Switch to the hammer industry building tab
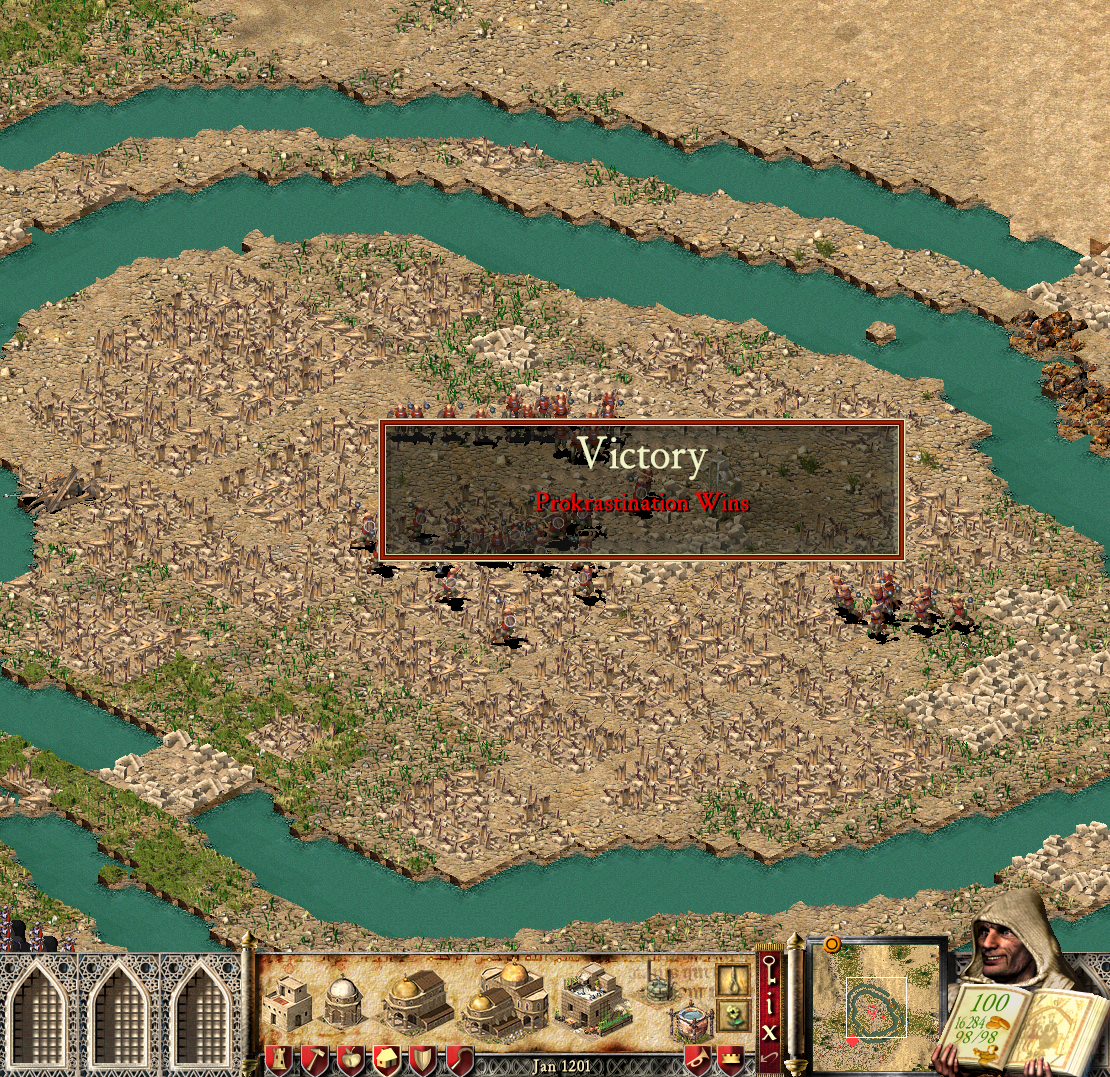Viewport: 1110px width, 1077px height. 313,1061
